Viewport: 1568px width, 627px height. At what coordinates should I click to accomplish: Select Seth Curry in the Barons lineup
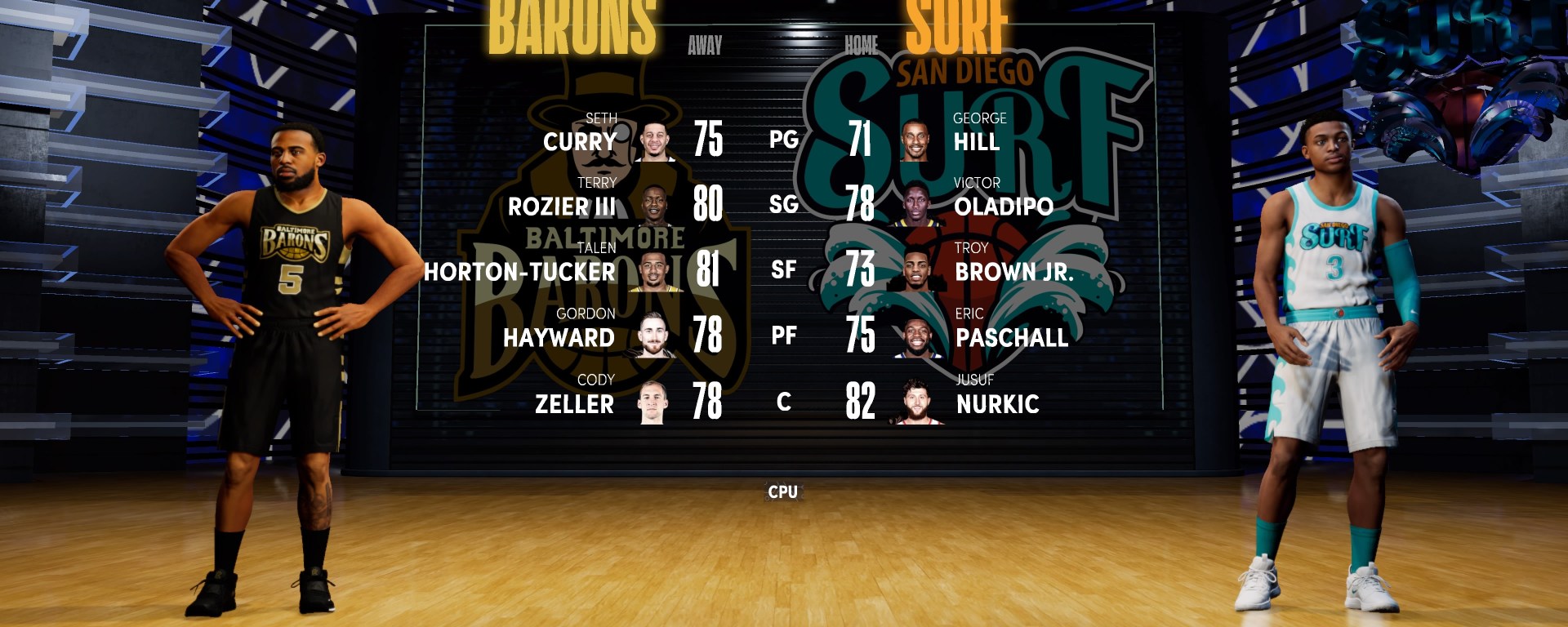point(580,141)
